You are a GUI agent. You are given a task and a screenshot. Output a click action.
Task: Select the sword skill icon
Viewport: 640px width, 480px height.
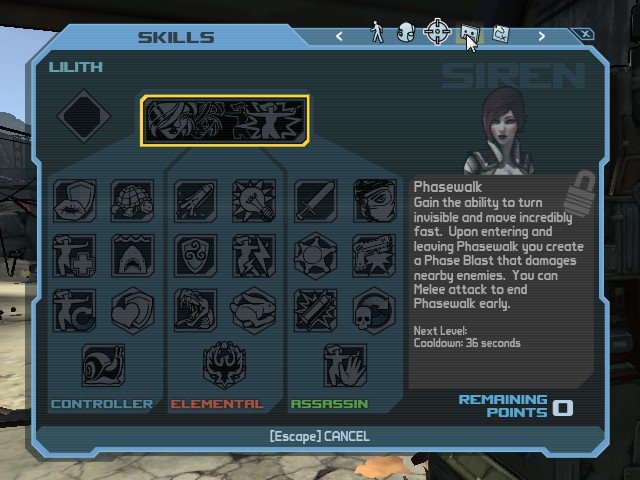[x=315, y=201]
